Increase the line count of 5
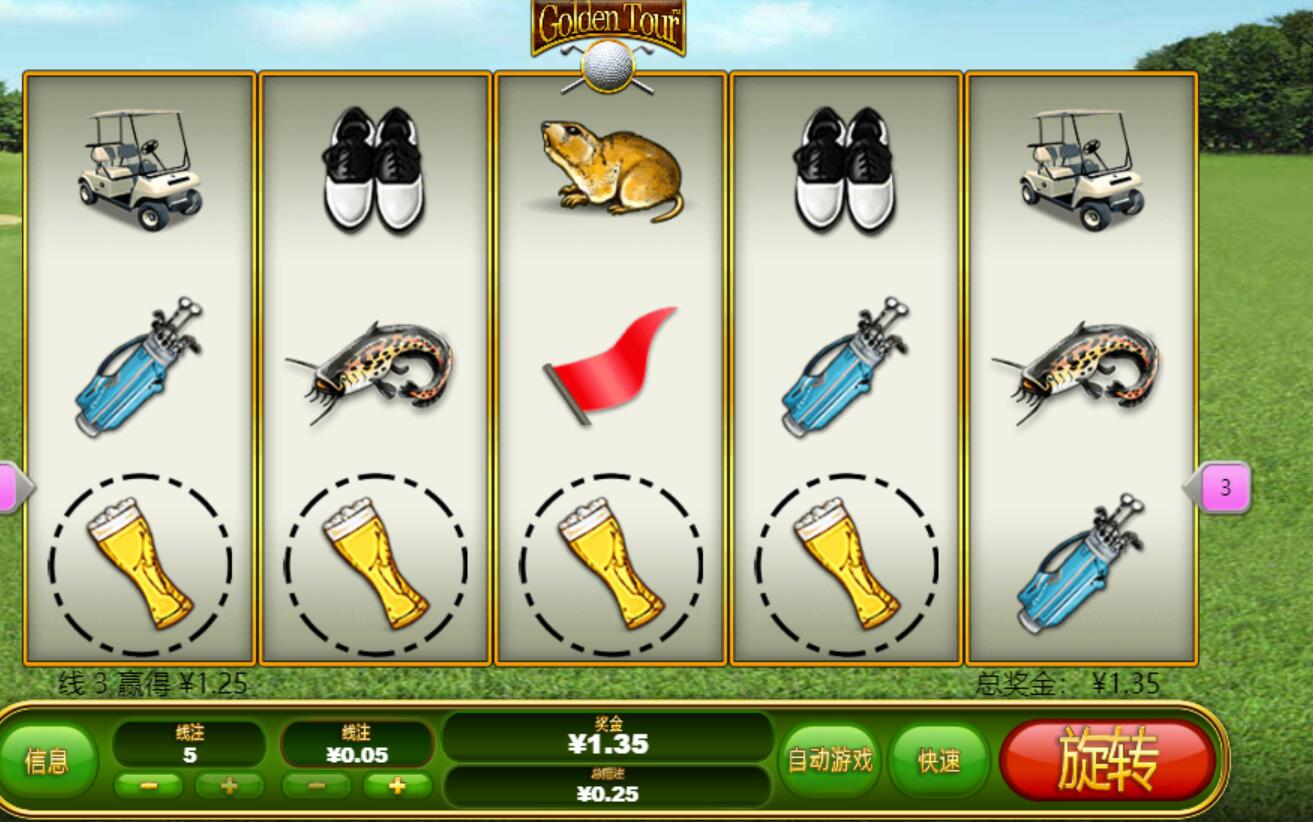The height and width of the screenshot is (822, 1313). point(228,786)
